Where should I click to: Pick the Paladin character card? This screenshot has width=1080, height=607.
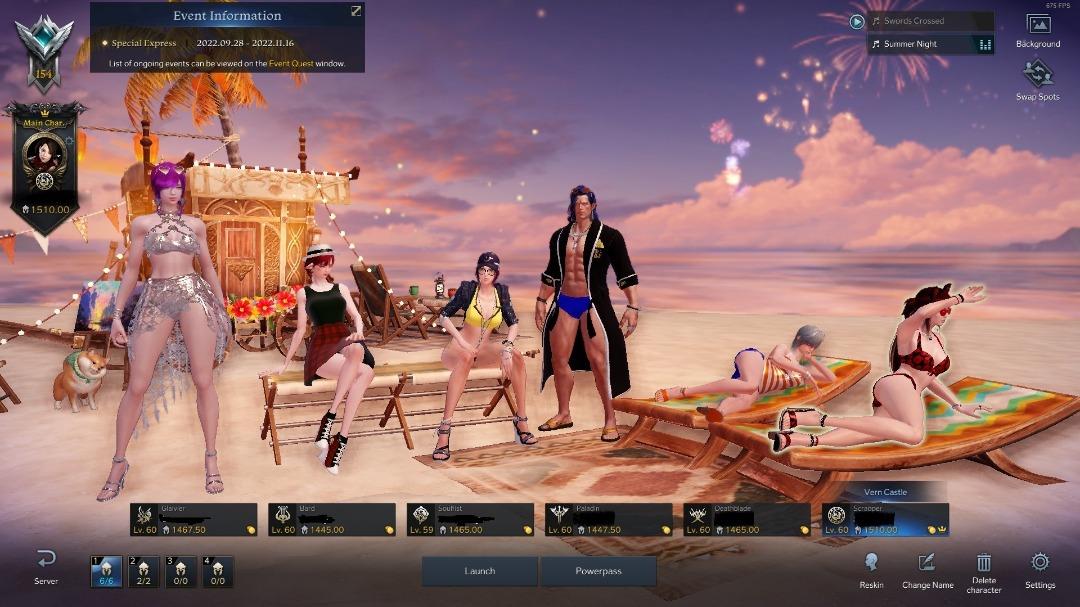click(608, 520)
